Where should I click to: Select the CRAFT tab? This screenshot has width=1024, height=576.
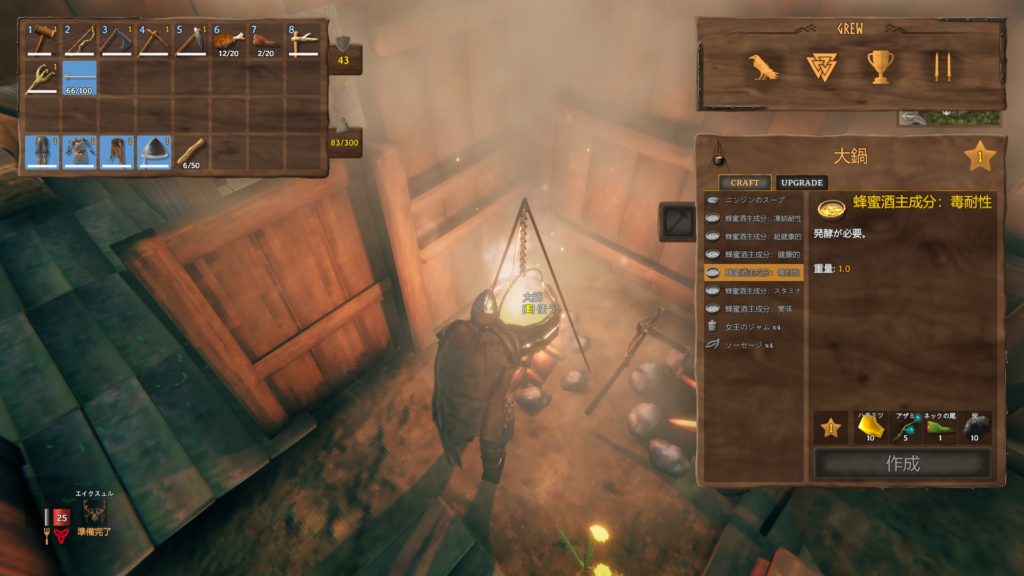point(744,183)
